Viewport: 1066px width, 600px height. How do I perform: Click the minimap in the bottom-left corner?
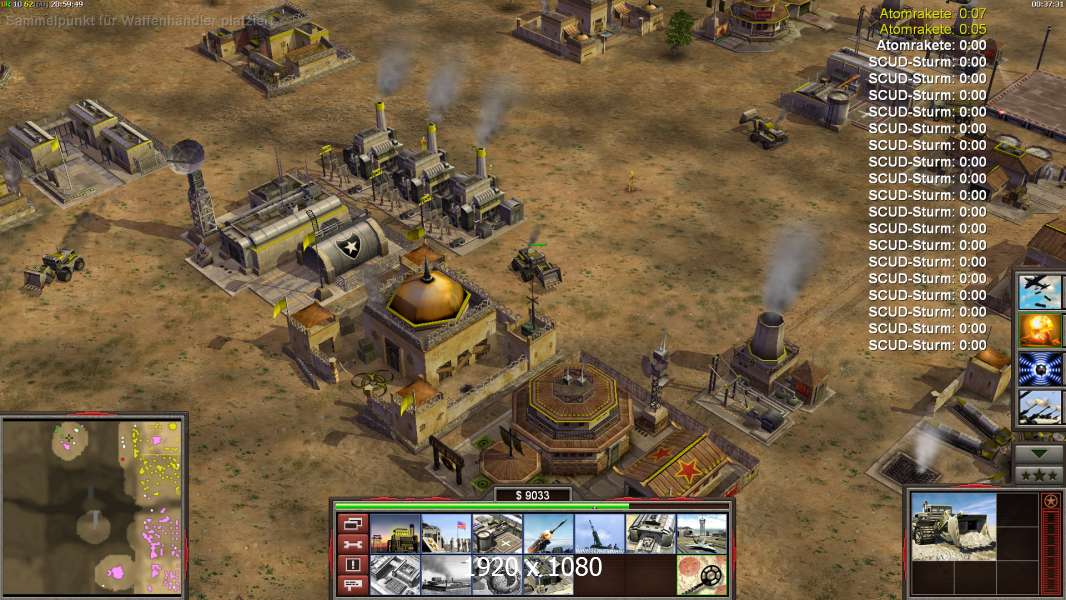tap(93, 506)
